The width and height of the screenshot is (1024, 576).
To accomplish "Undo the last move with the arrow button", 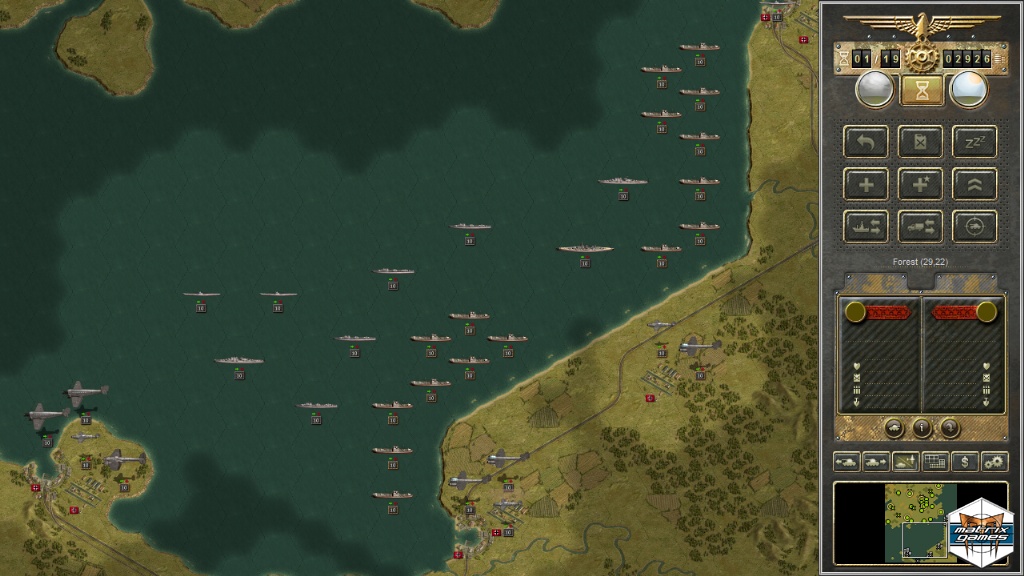I will click(x=866, y=142).
